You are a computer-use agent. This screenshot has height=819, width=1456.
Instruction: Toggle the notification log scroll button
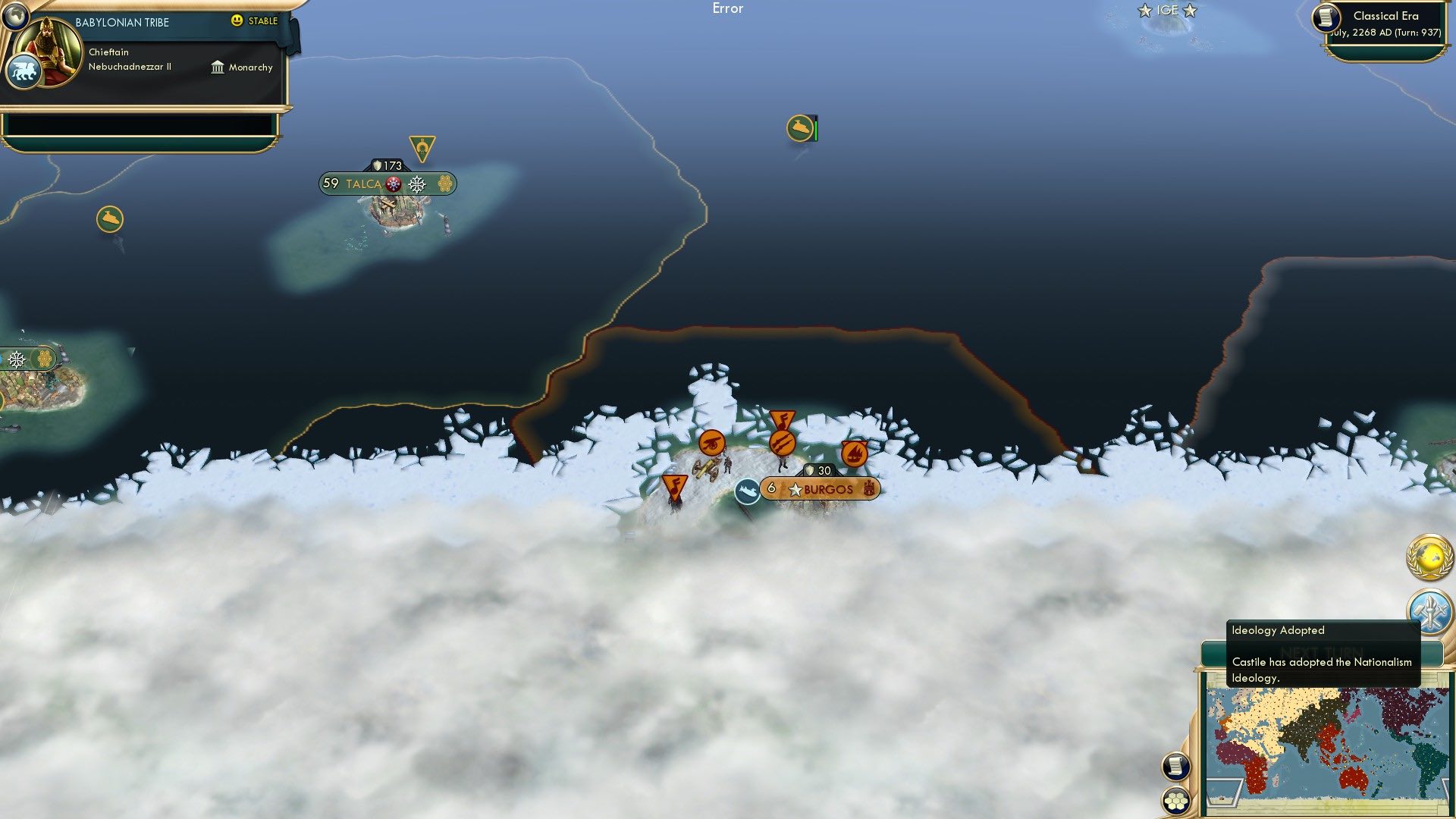point(1175,765)
